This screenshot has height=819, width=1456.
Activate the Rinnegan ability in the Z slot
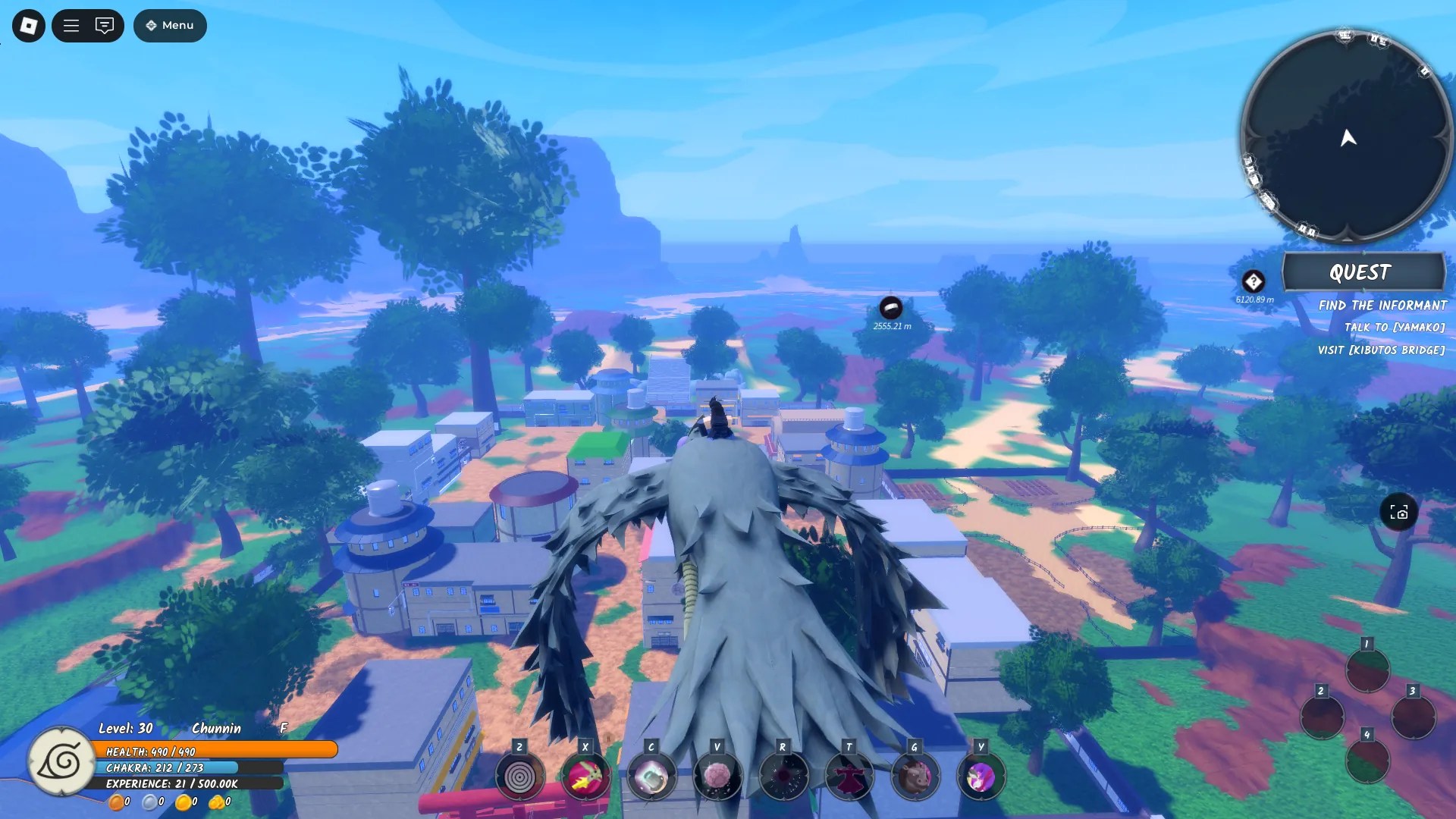point(518,777)
